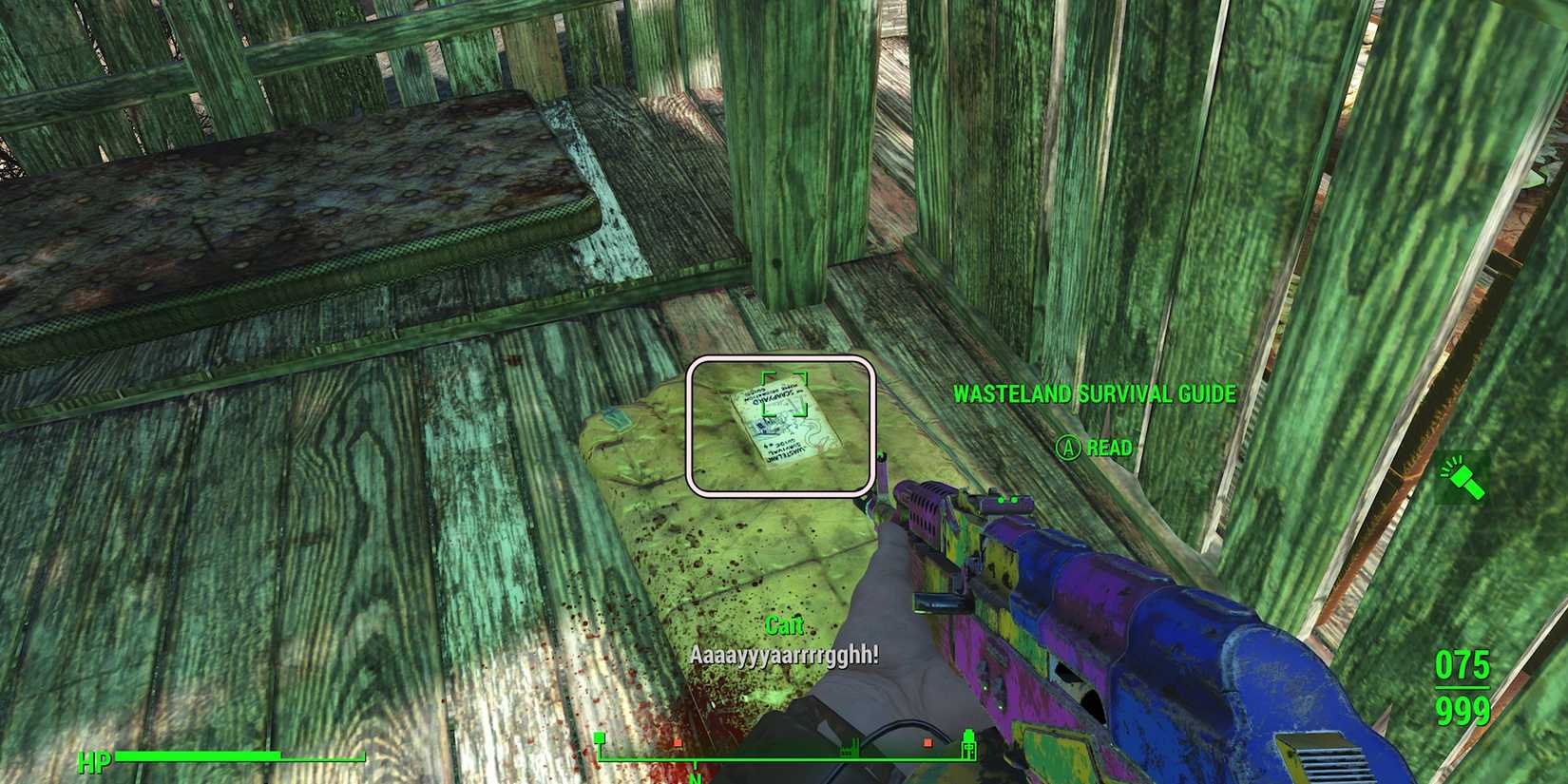
Task: Select the N north indicator below the compass
Action: coord(696,779)
